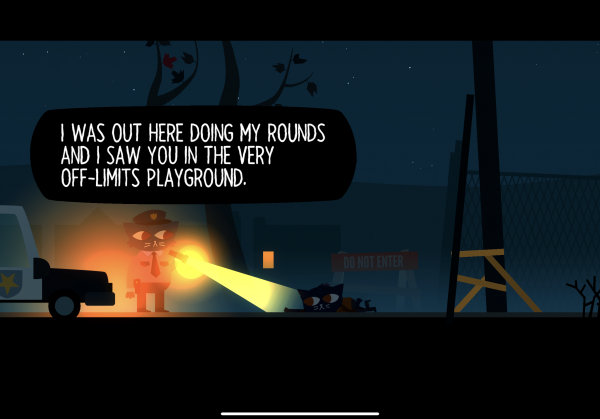This screenshot has height=419, width=600.
Task: Advance the officer's dialogue speech bubble
Action: (192, 155)
